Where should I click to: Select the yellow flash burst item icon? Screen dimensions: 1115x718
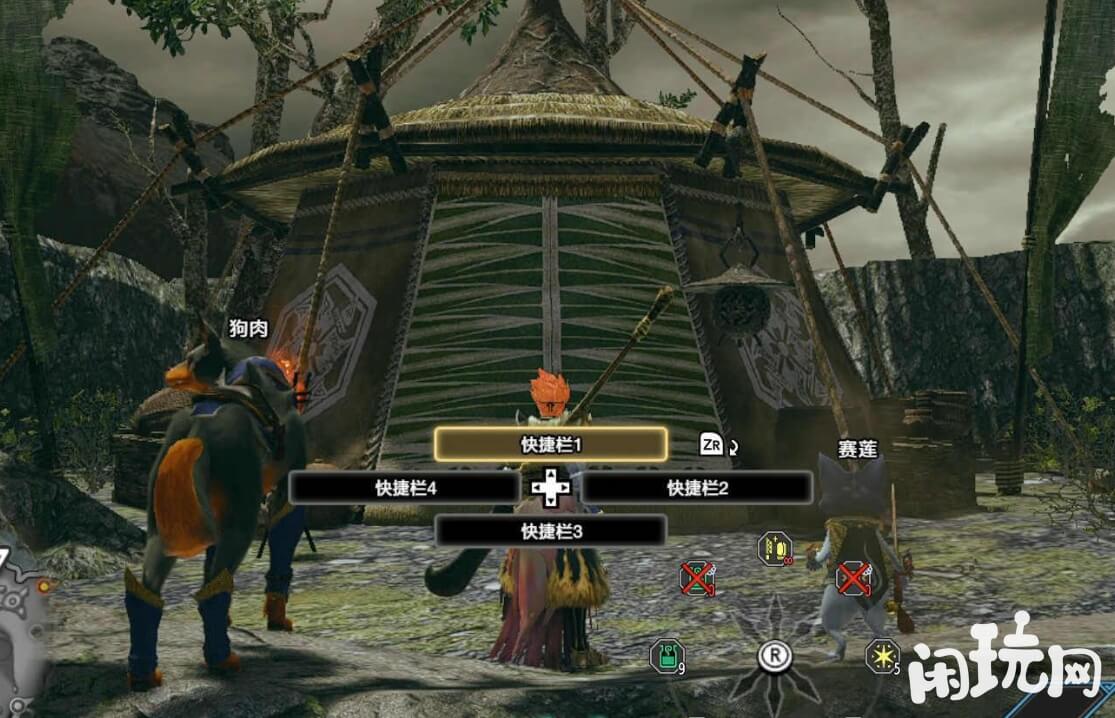coord(881,655)
